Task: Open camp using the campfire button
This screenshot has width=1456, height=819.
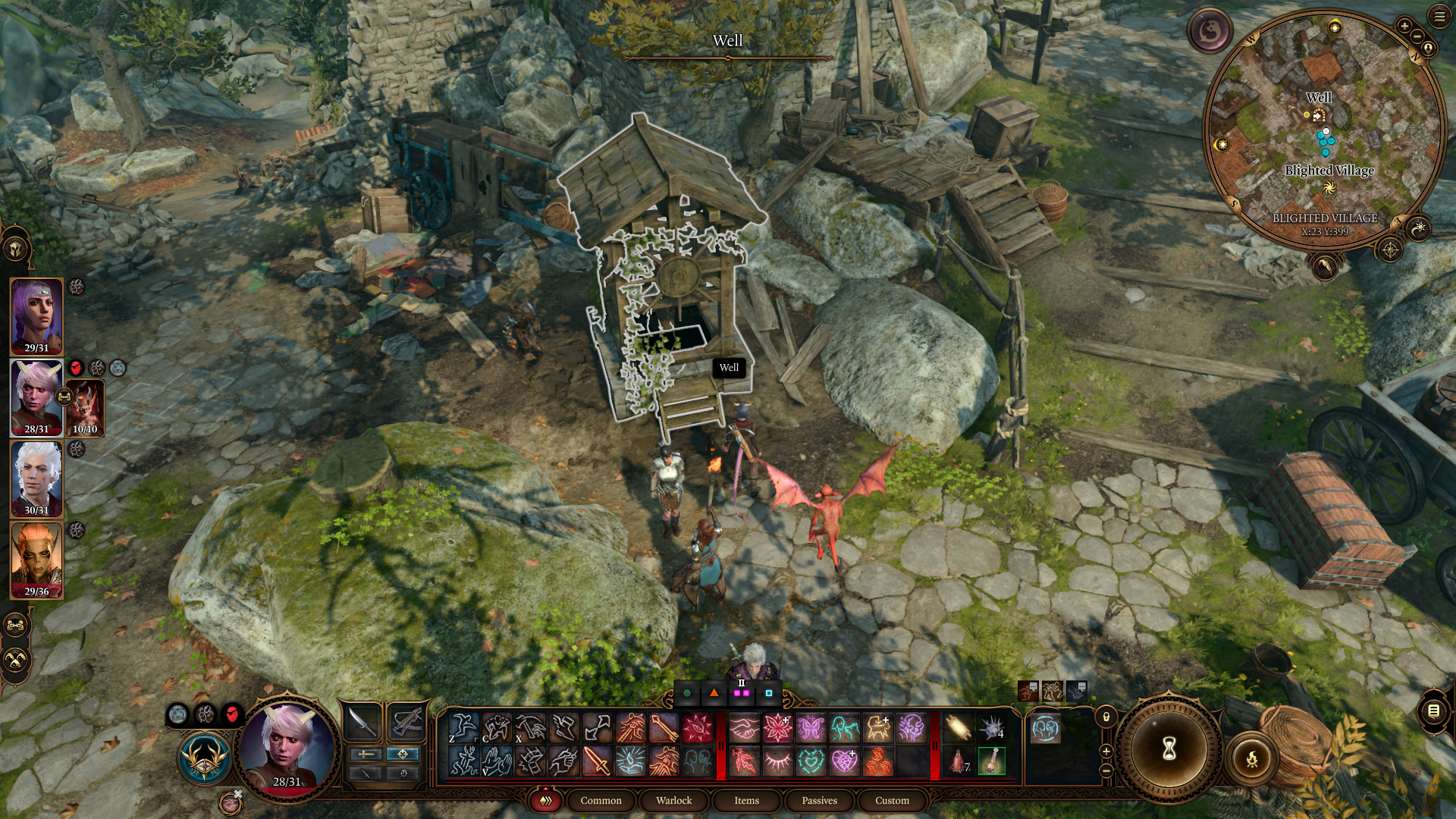Action: click(1252, 761)
